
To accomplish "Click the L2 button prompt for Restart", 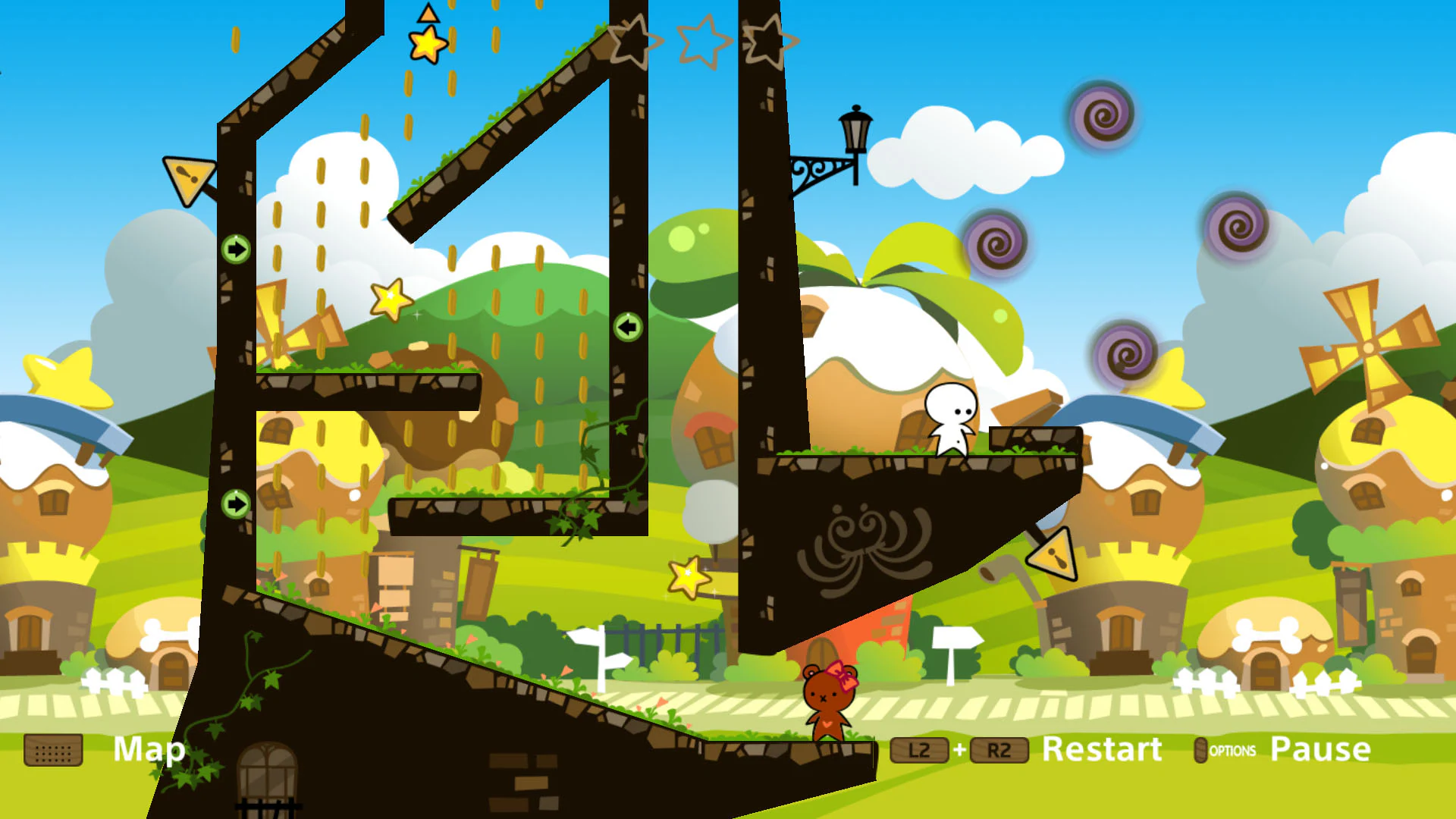I will (919, 750).
